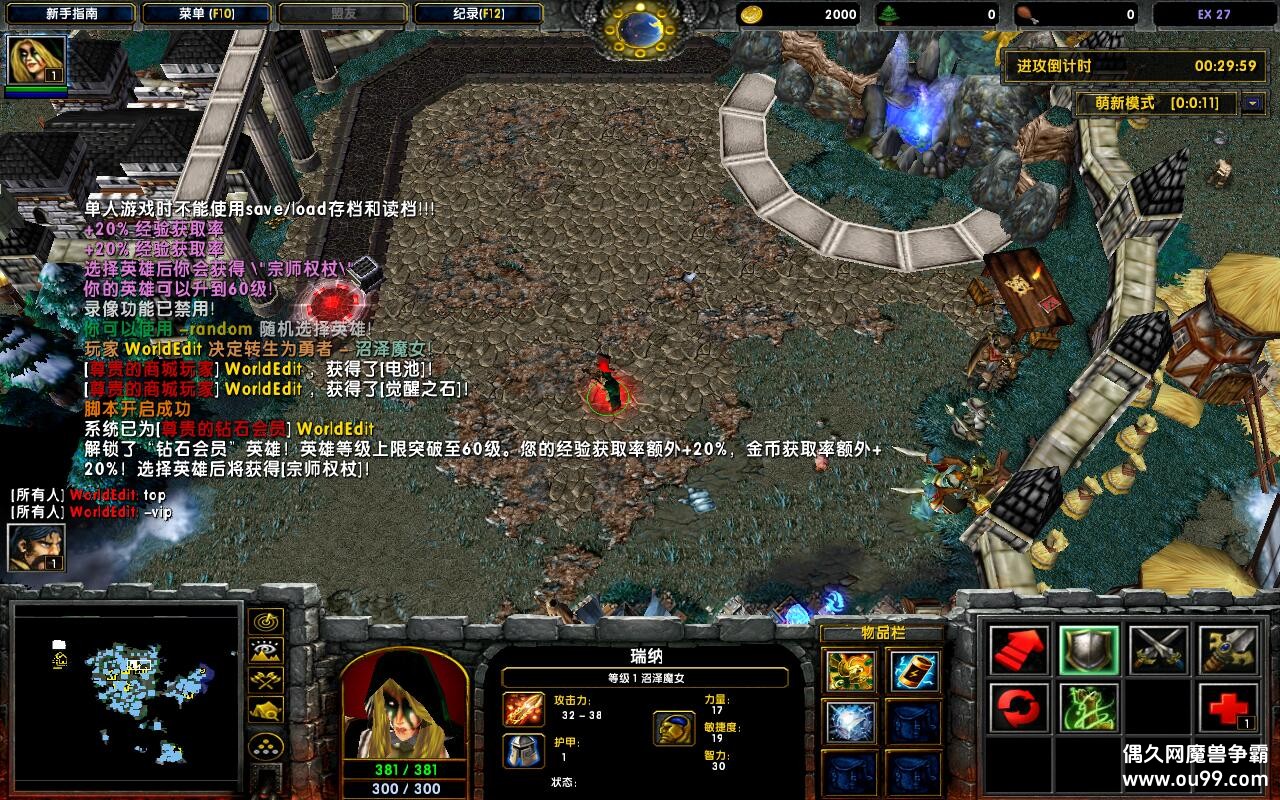Choose the shield command highlighted in green
1280x800 pixels.
1089,651
